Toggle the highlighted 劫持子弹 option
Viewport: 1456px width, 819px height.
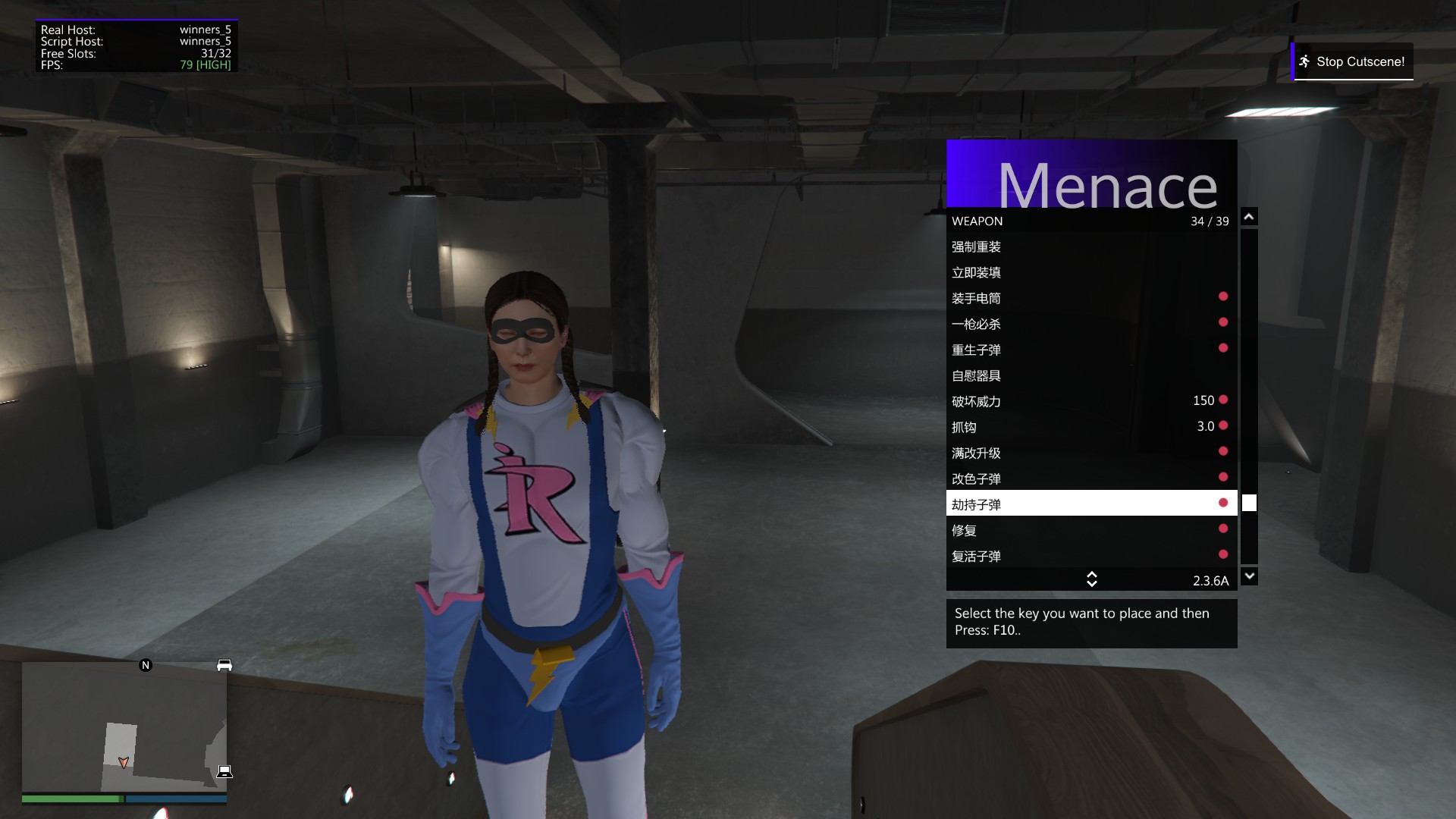[x=1090, y=504]
